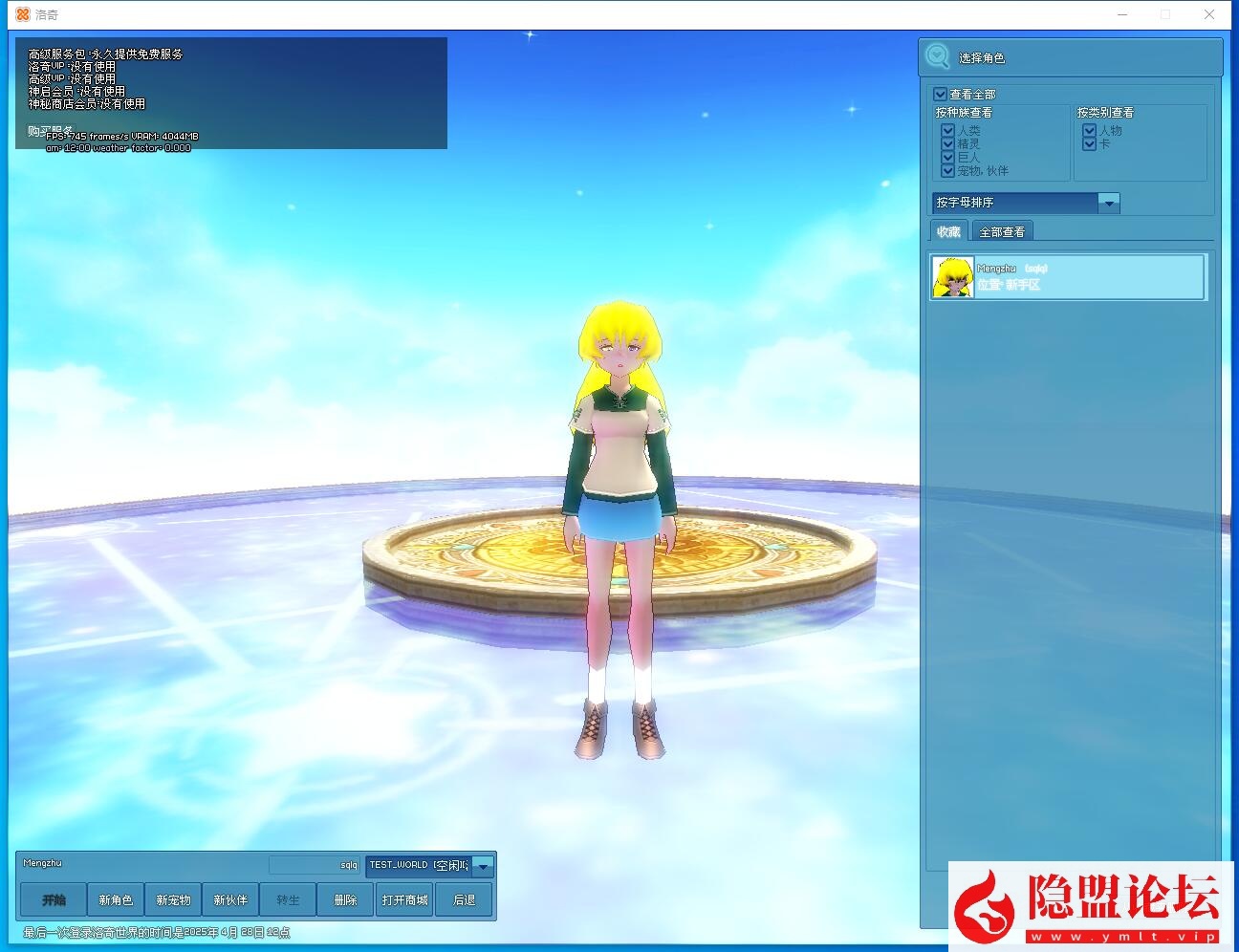1239x952 pixels.
Task: Click 新角色 to create a new character
Action: click(116, 899)
